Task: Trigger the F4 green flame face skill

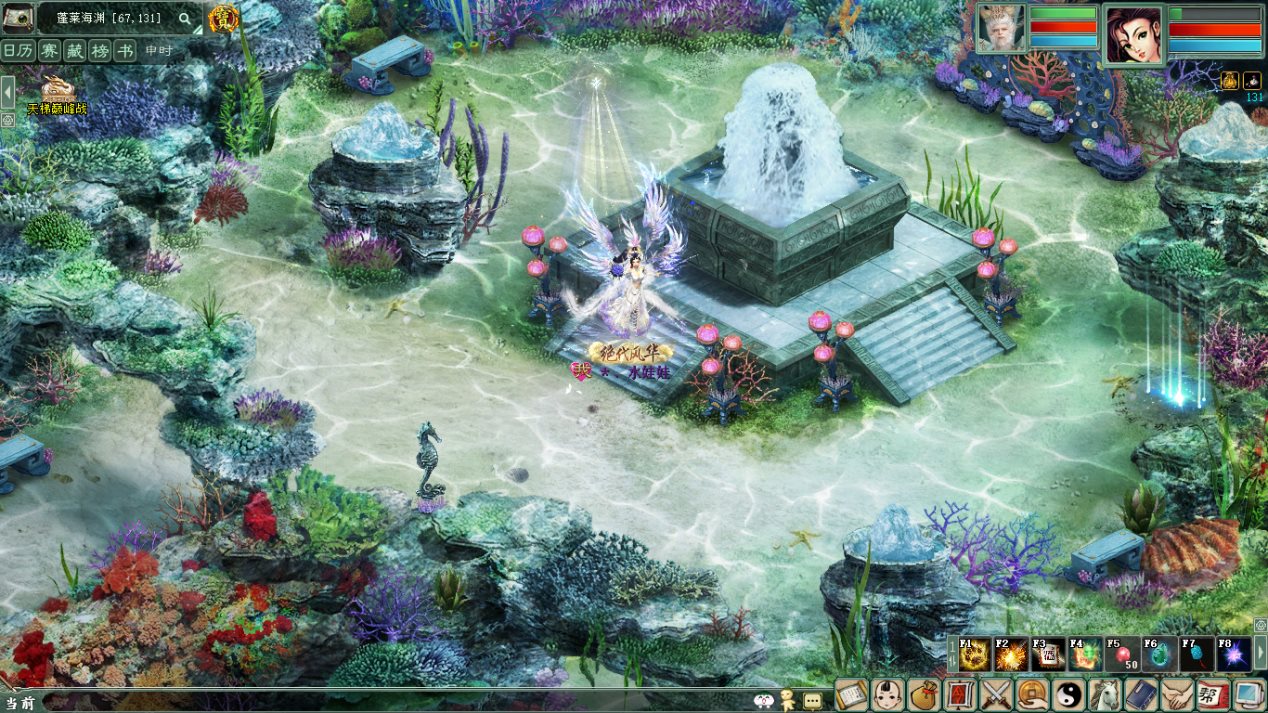Action: pos(1085,655)
